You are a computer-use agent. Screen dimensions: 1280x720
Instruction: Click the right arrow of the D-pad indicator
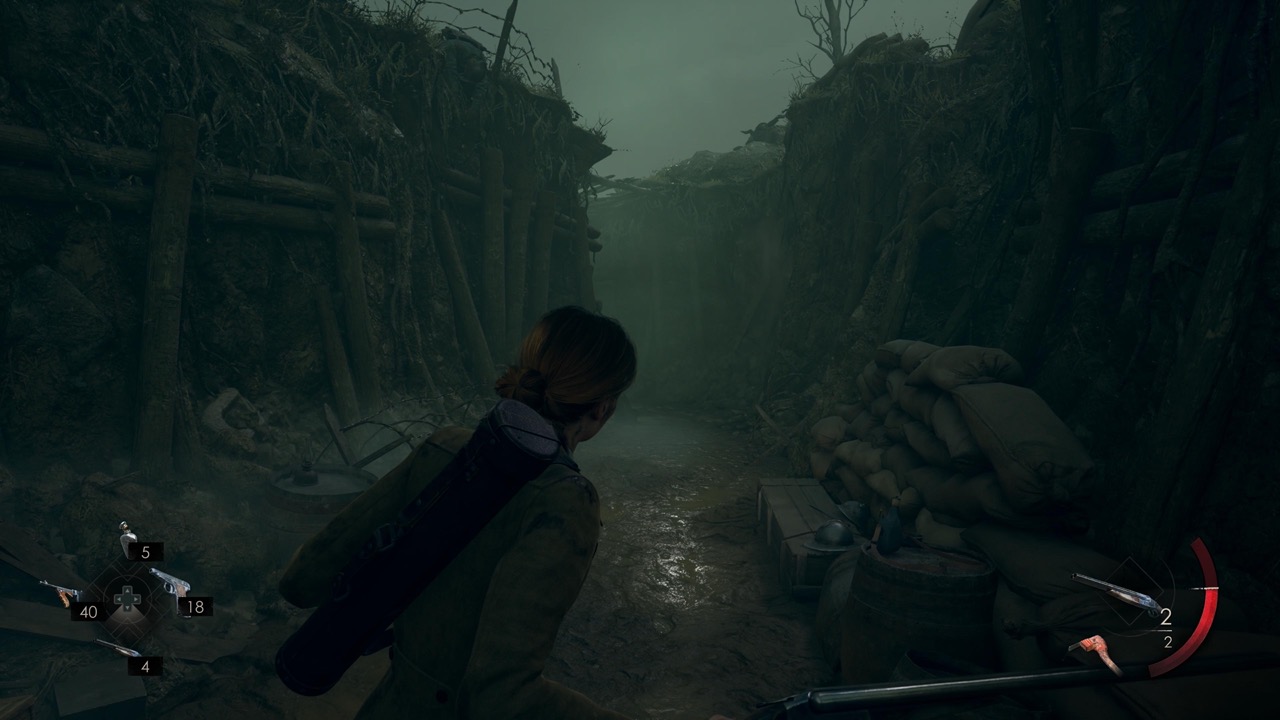pyautogui.click(x=135, y=600)
